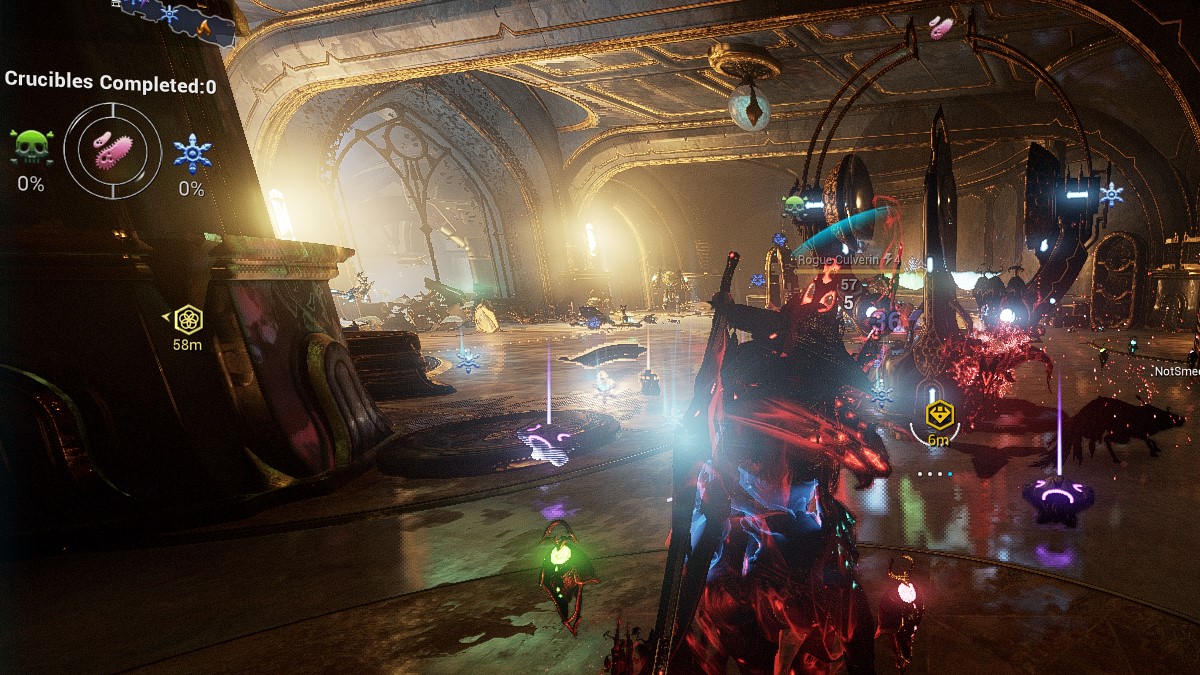Click the green skull icon showing 0%

(x=32, y=148)
